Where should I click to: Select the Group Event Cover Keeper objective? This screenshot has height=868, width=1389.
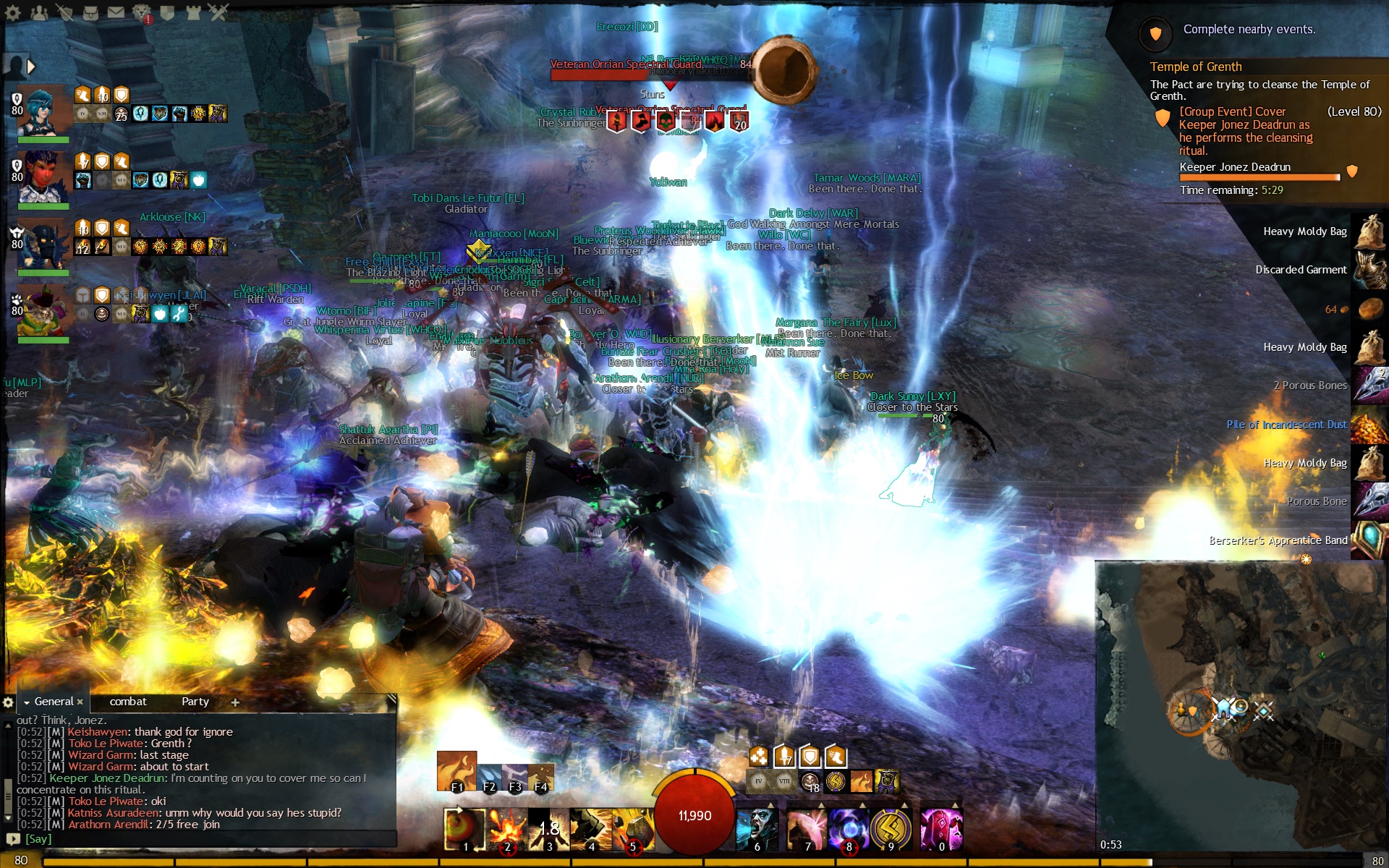1244,131
